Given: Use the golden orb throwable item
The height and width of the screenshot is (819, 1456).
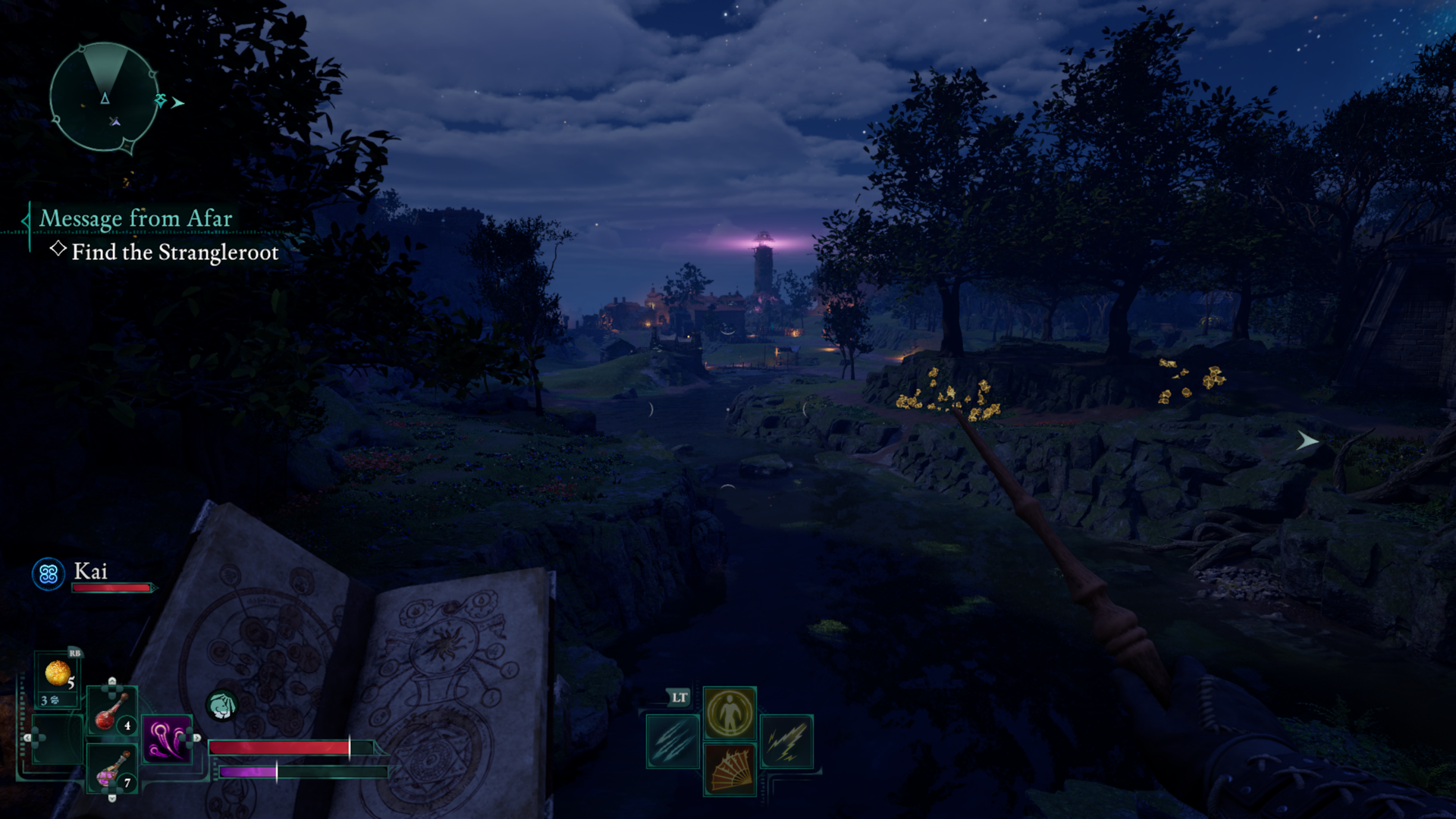Looking at the screenshot, I should tap(58, 673).
